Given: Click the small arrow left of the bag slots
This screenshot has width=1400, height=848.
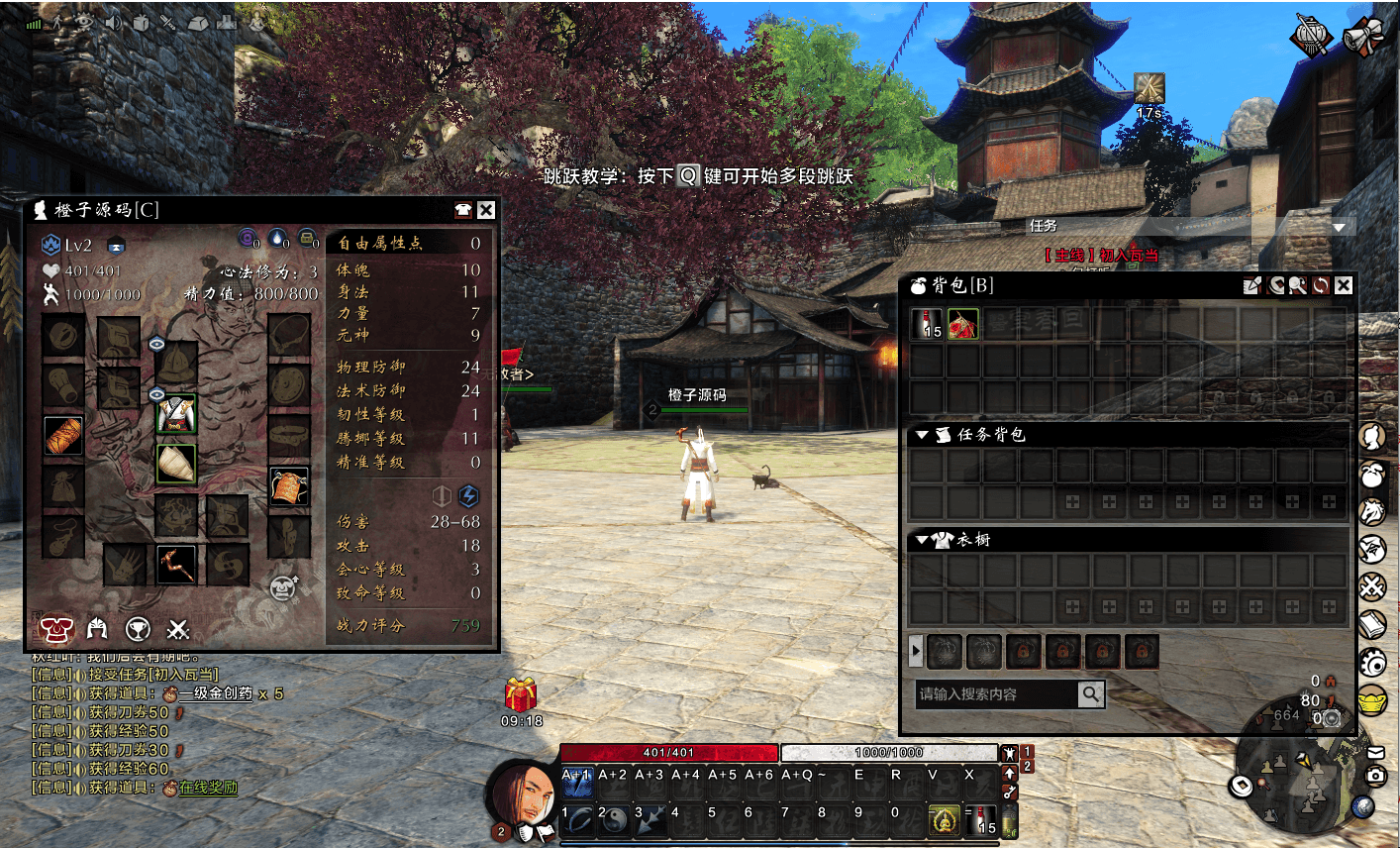Looking at the screenshot, I should [x=916, y=651].
